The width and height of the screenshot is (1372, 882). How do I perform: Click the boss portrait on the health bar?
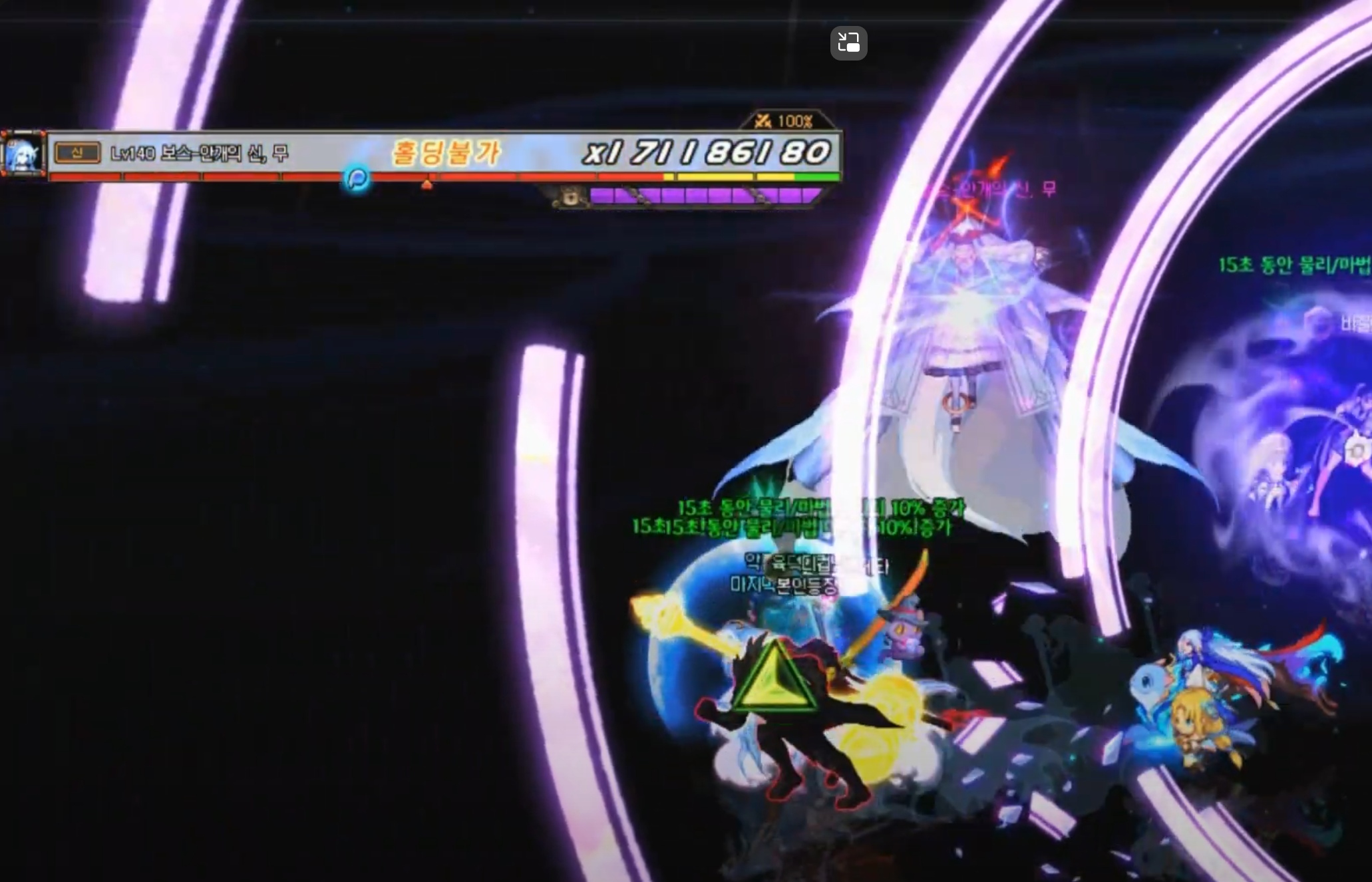click(24, 154)
